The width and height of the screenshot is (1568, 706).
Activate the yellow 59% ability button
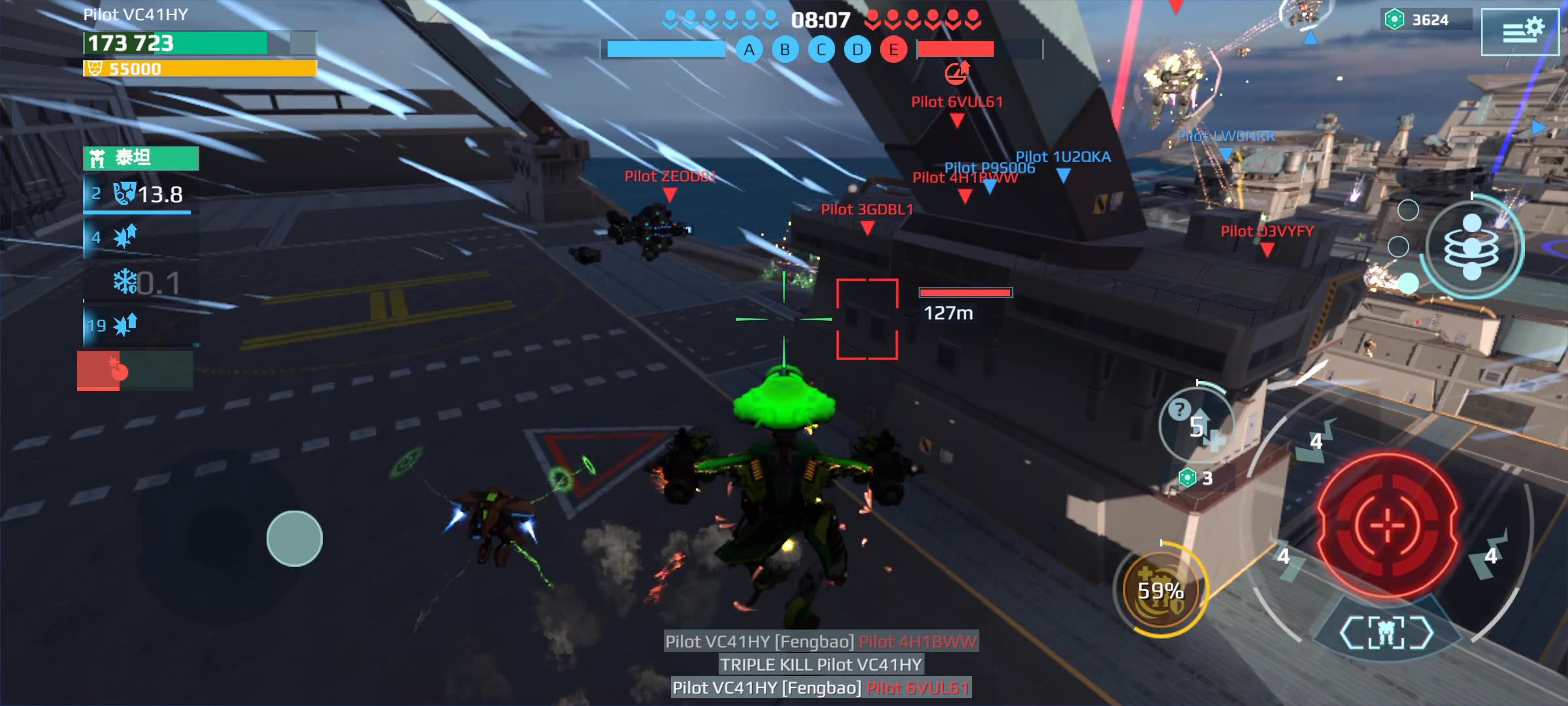(1160, 590)
